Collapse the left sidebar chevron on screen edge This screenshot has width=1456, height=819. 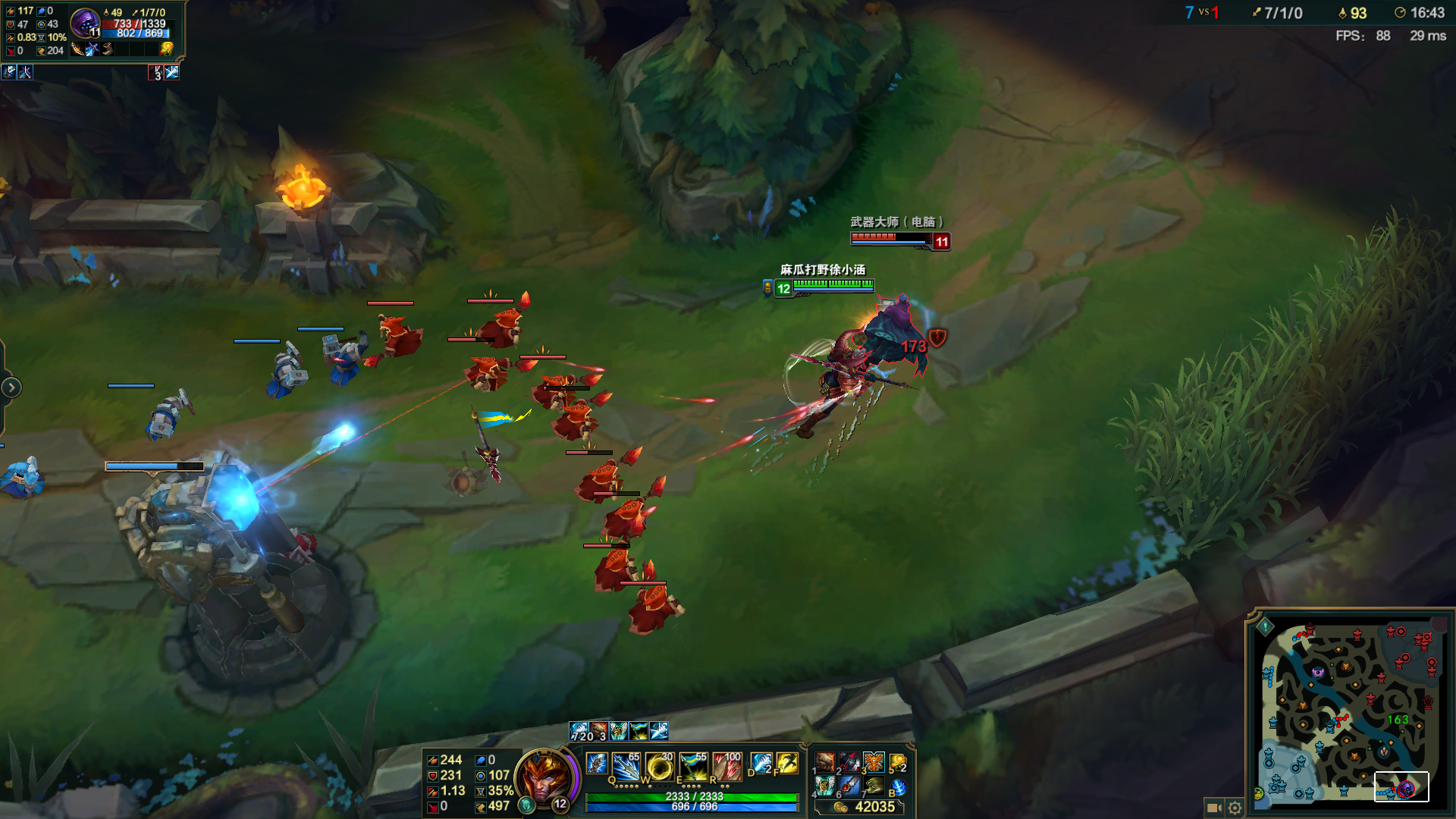tap(11, 387)
